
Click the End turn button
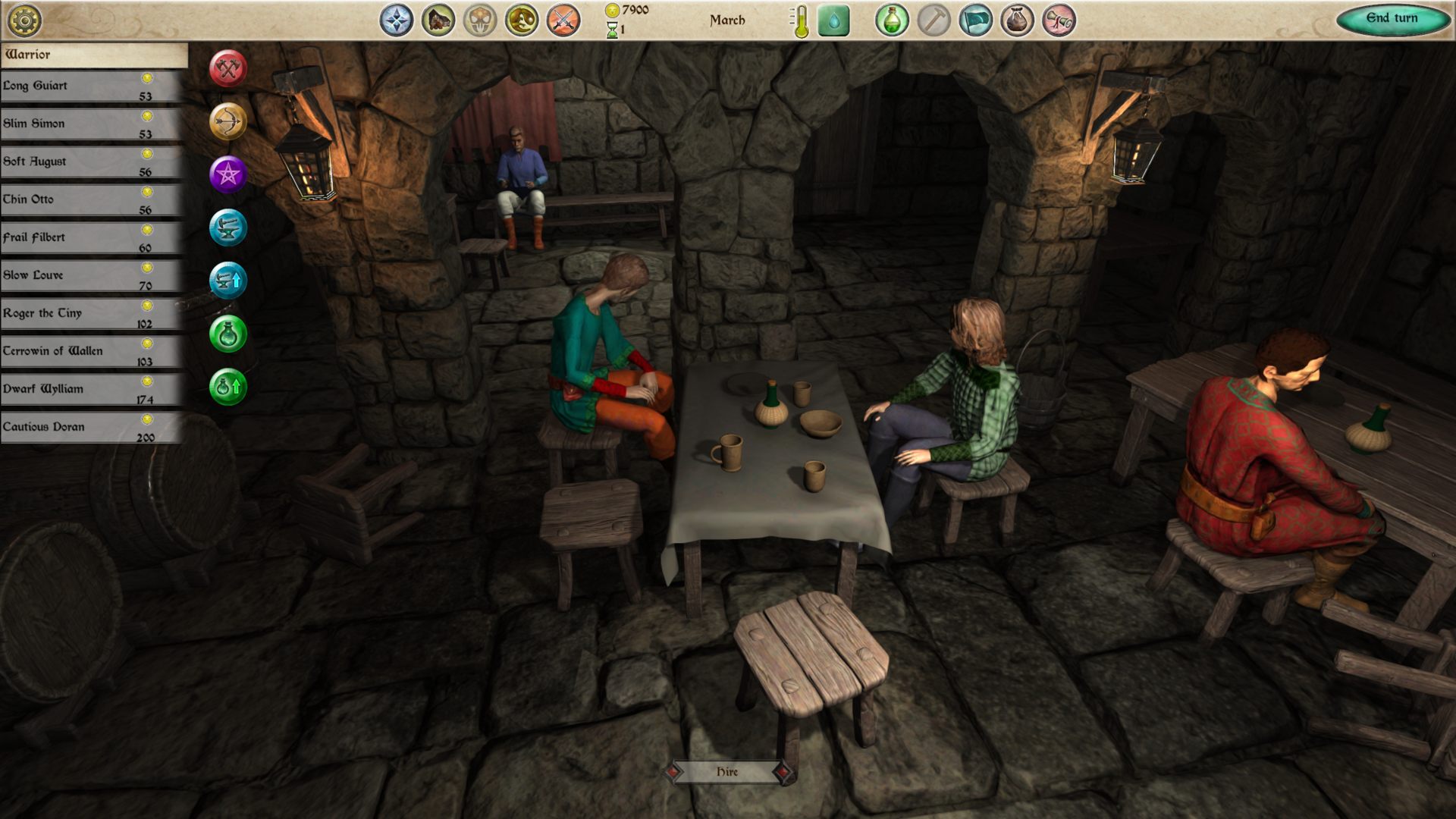point(1392,19)
